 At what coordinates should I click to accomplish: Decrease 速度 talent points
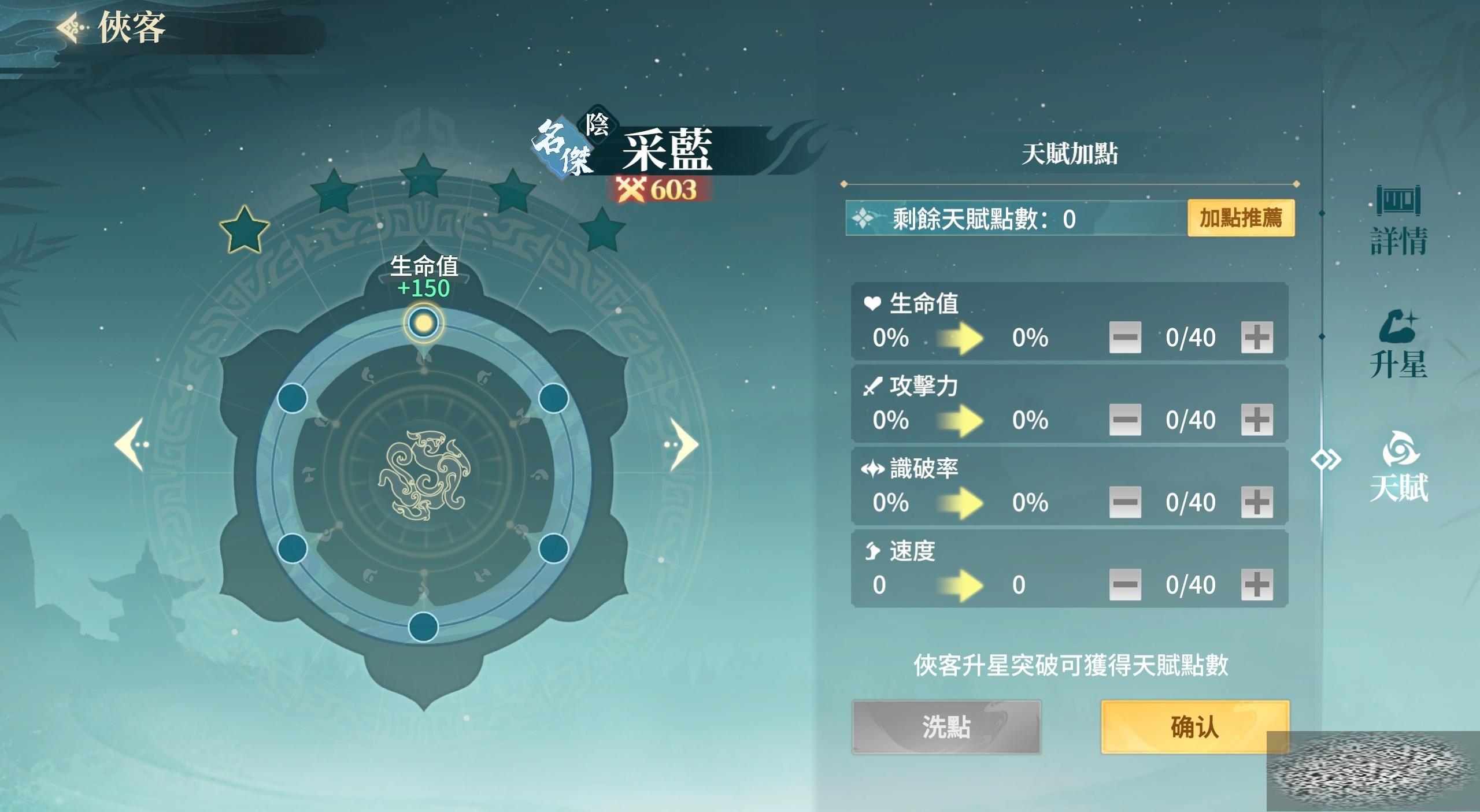[x=1124, y=585]
